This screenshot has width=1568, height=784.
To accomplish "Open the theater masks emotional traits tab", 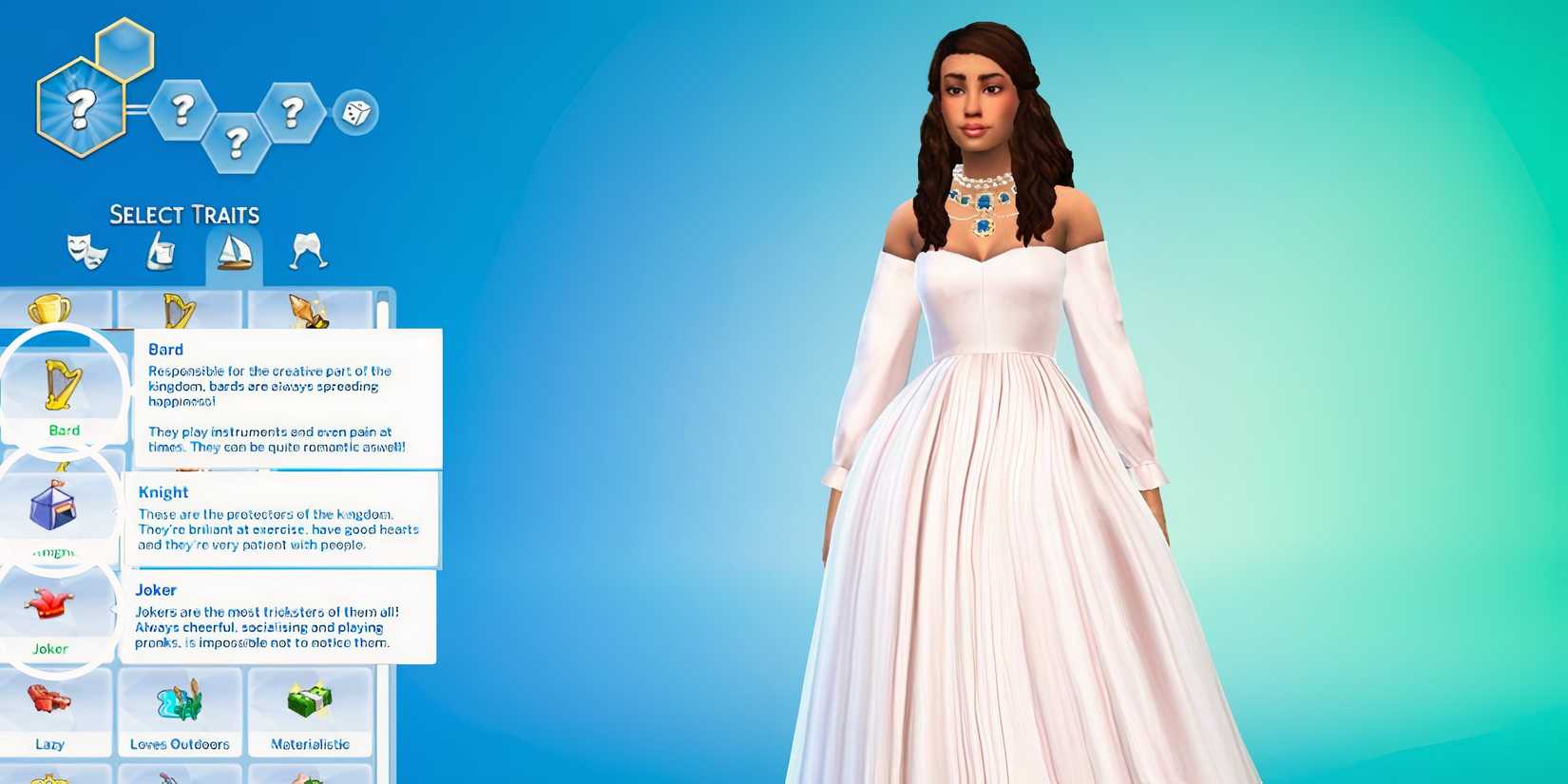I will [x=87, y=250].
